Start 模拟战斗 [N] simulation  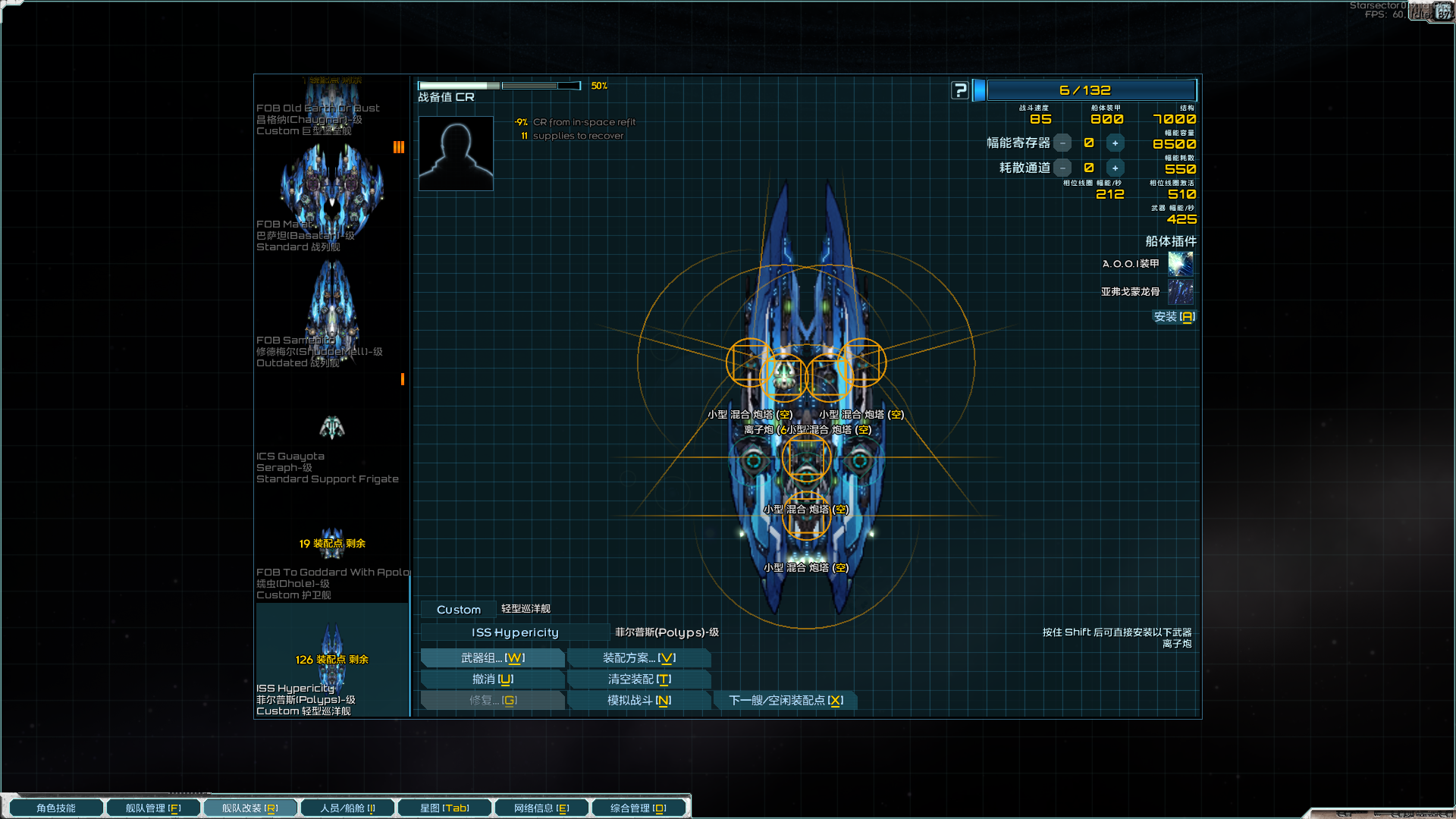639,700
